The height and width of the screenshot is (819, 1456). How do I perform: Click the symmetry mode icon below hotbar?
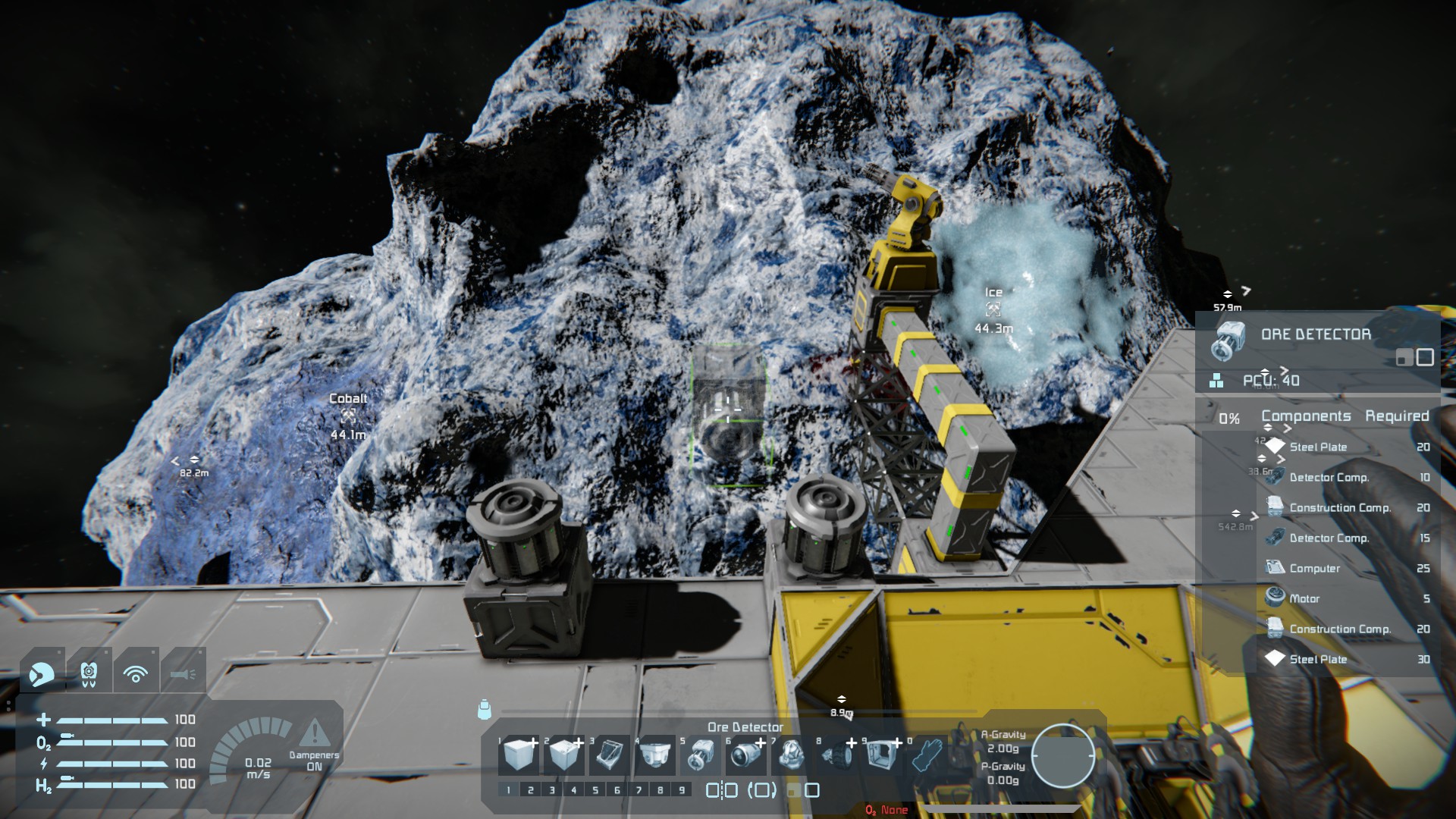pos(721,790)
